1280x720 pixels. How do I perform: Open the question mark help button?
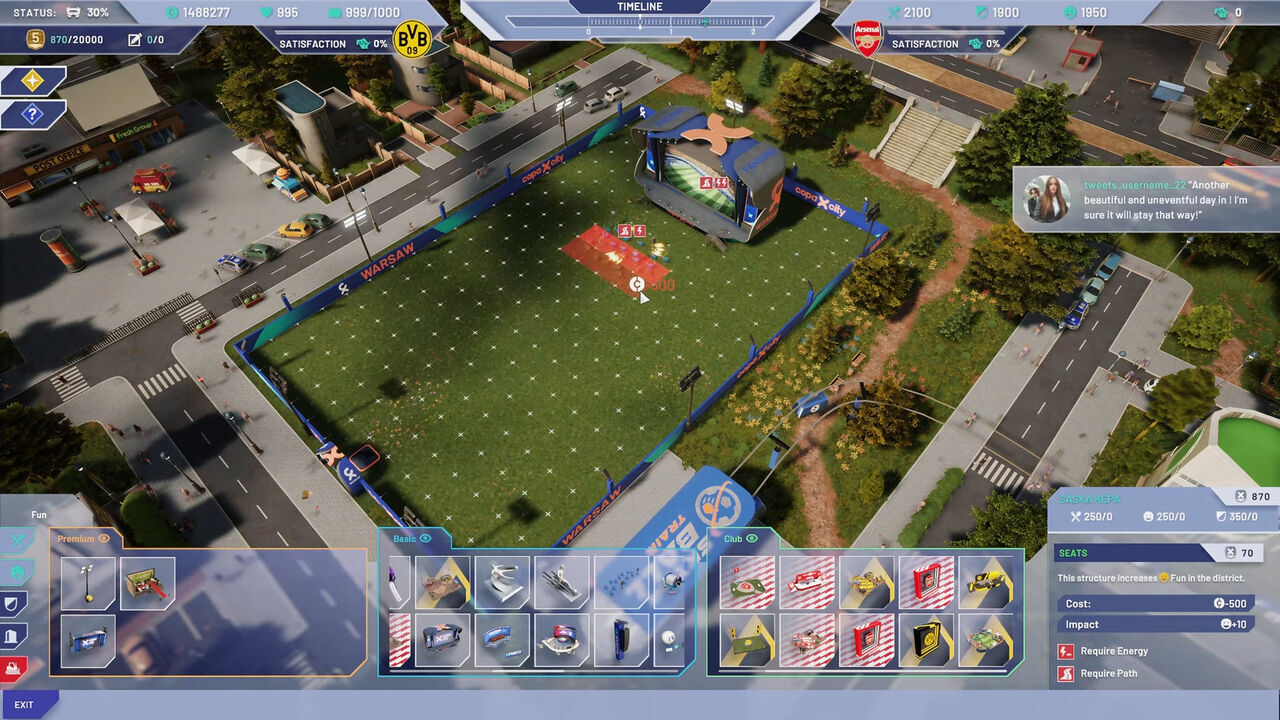pos(33,114)
